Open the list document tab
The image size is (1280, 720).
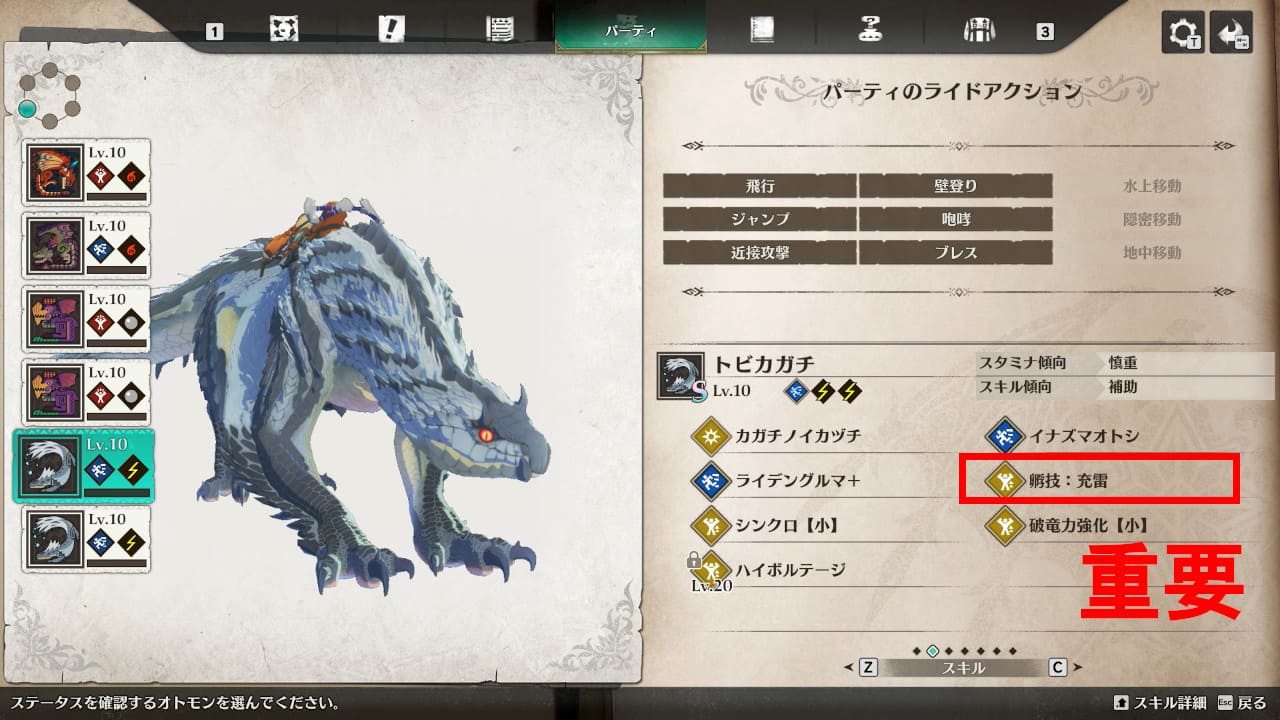coord(499,30)
